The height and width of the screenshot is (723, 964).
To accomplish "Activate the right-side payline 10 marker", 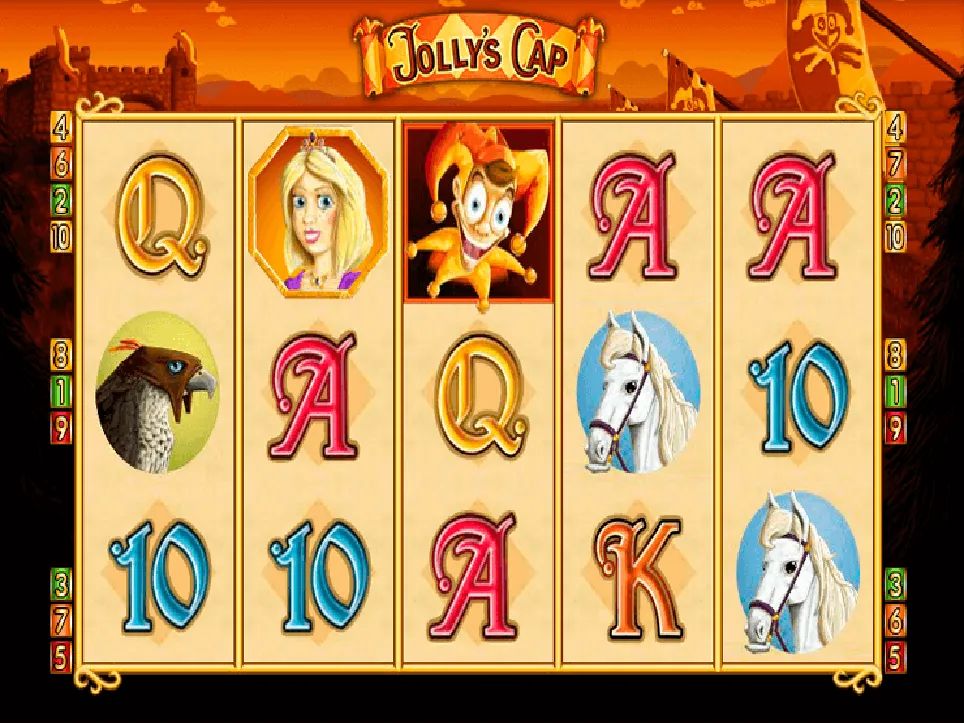I will 895,237.
